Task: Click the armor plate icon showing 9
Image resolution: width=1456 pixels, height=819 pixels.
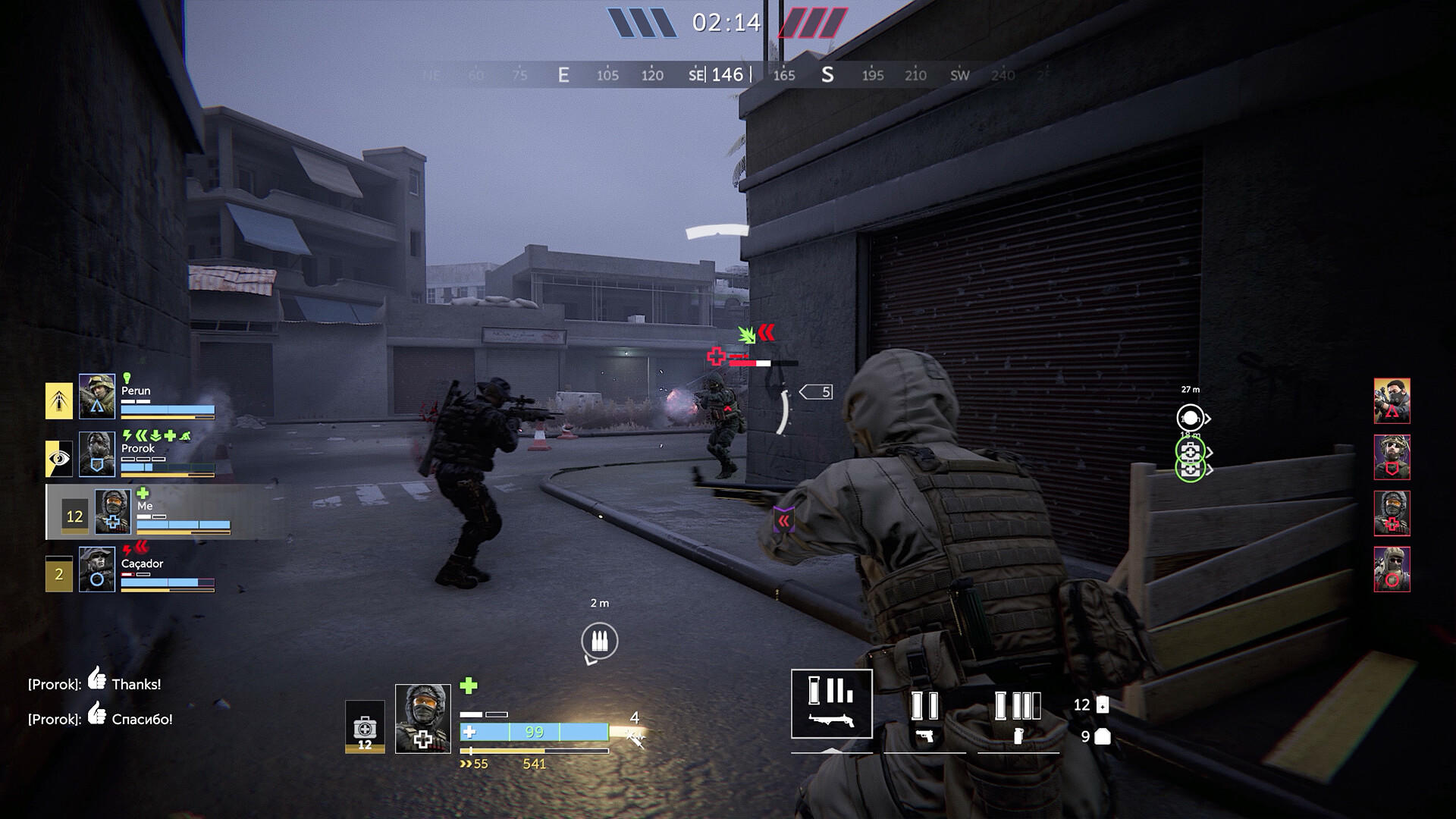Action: [1103, 737]
